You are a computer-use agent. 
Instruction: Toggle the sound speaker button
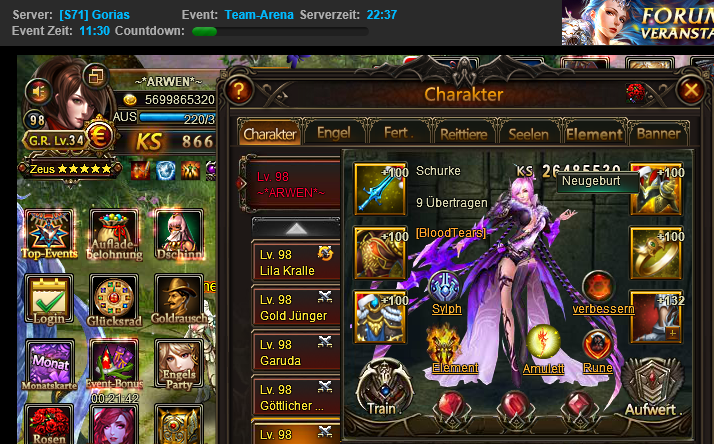(x=39, y=92)
